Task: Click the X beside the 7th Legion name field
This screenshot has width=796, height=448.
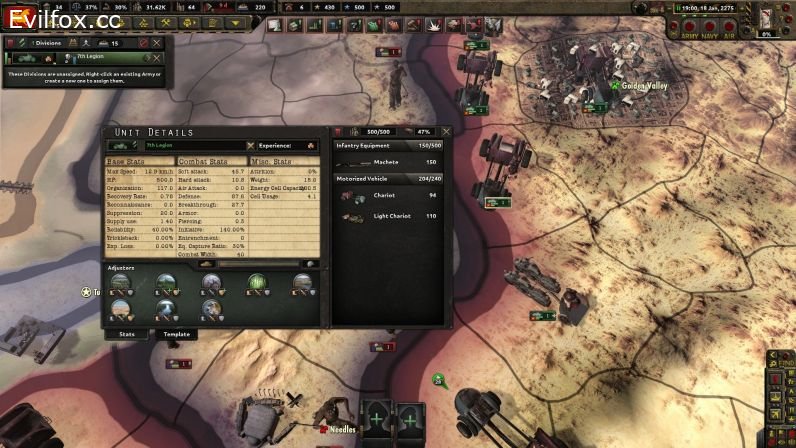Action: pyautogui.click(x=250, y=146)
